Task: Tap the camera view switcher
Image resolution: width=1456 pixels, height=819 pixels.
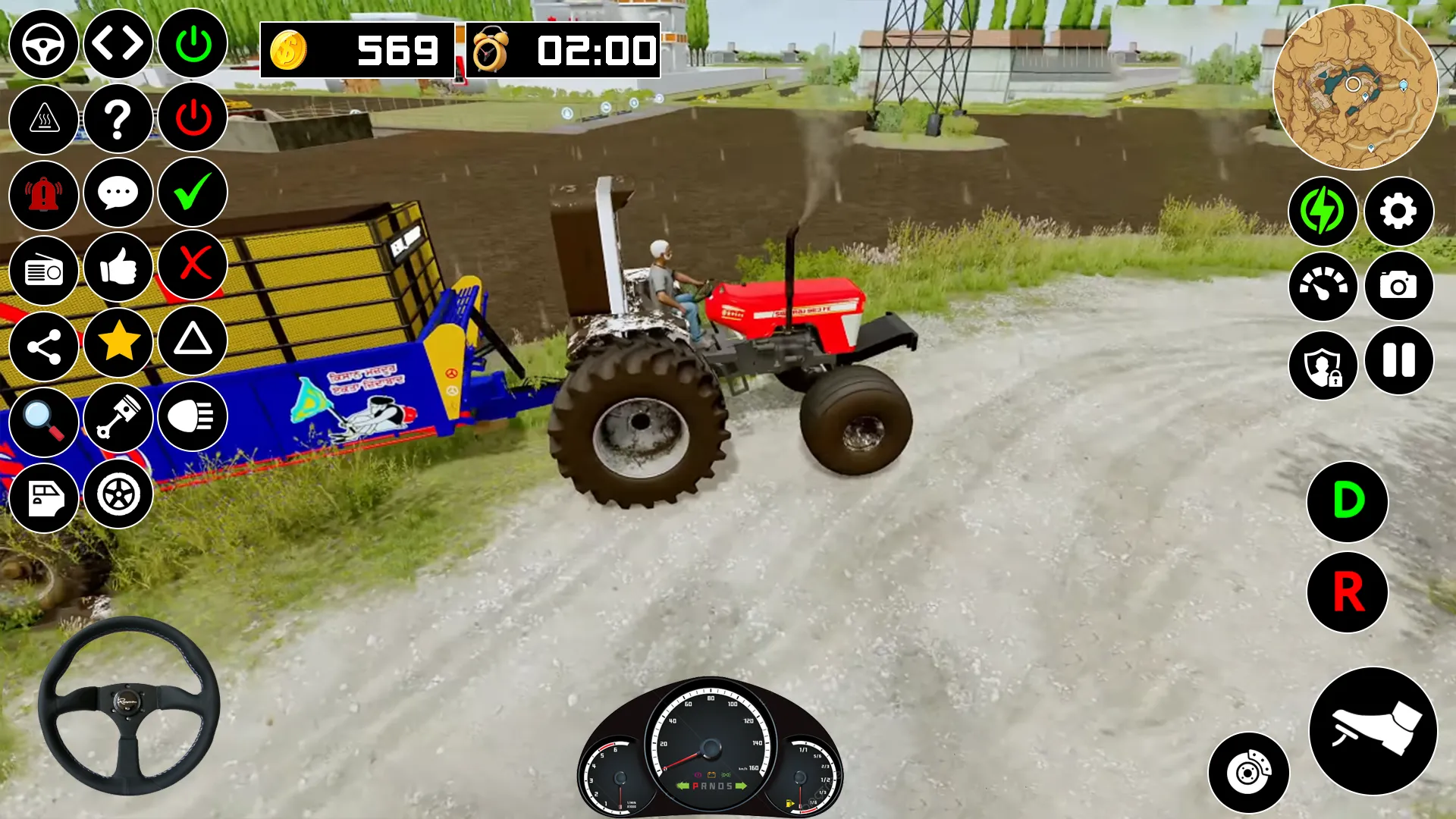Action: (1398, 287)
